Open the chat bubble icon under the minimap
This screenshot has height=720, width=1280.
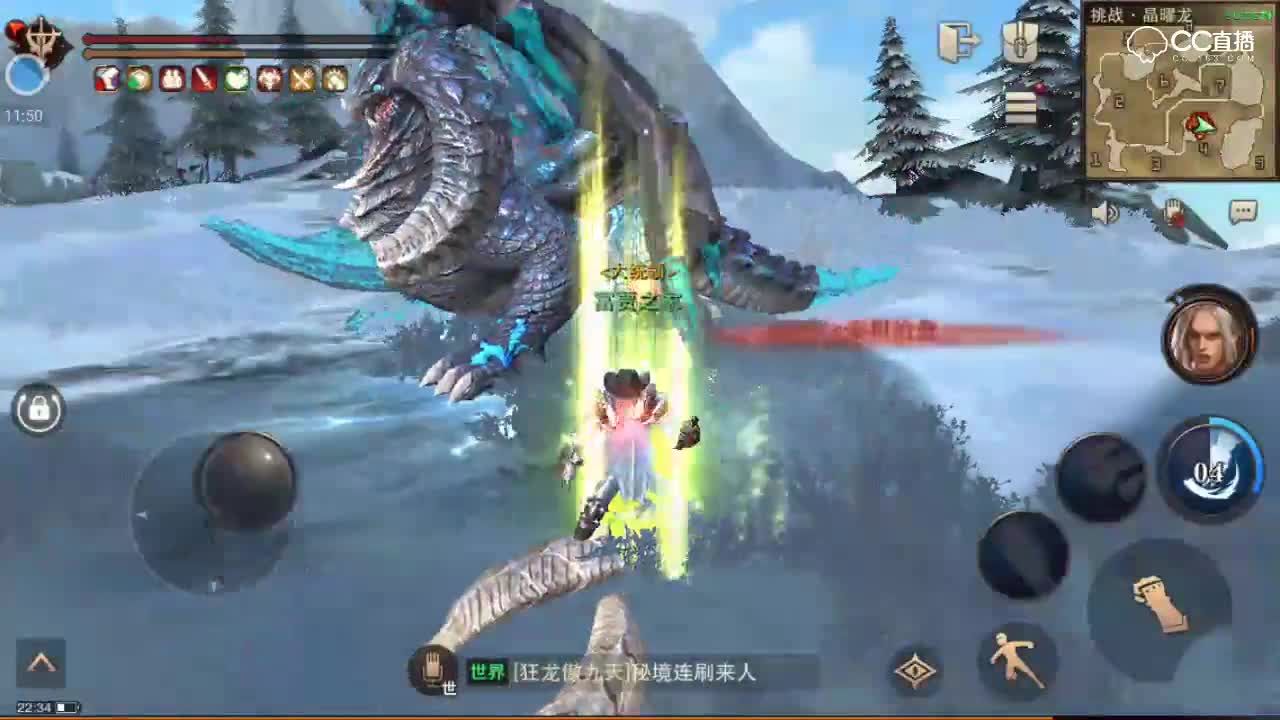pyautogui.click(x=1242, y=210)
